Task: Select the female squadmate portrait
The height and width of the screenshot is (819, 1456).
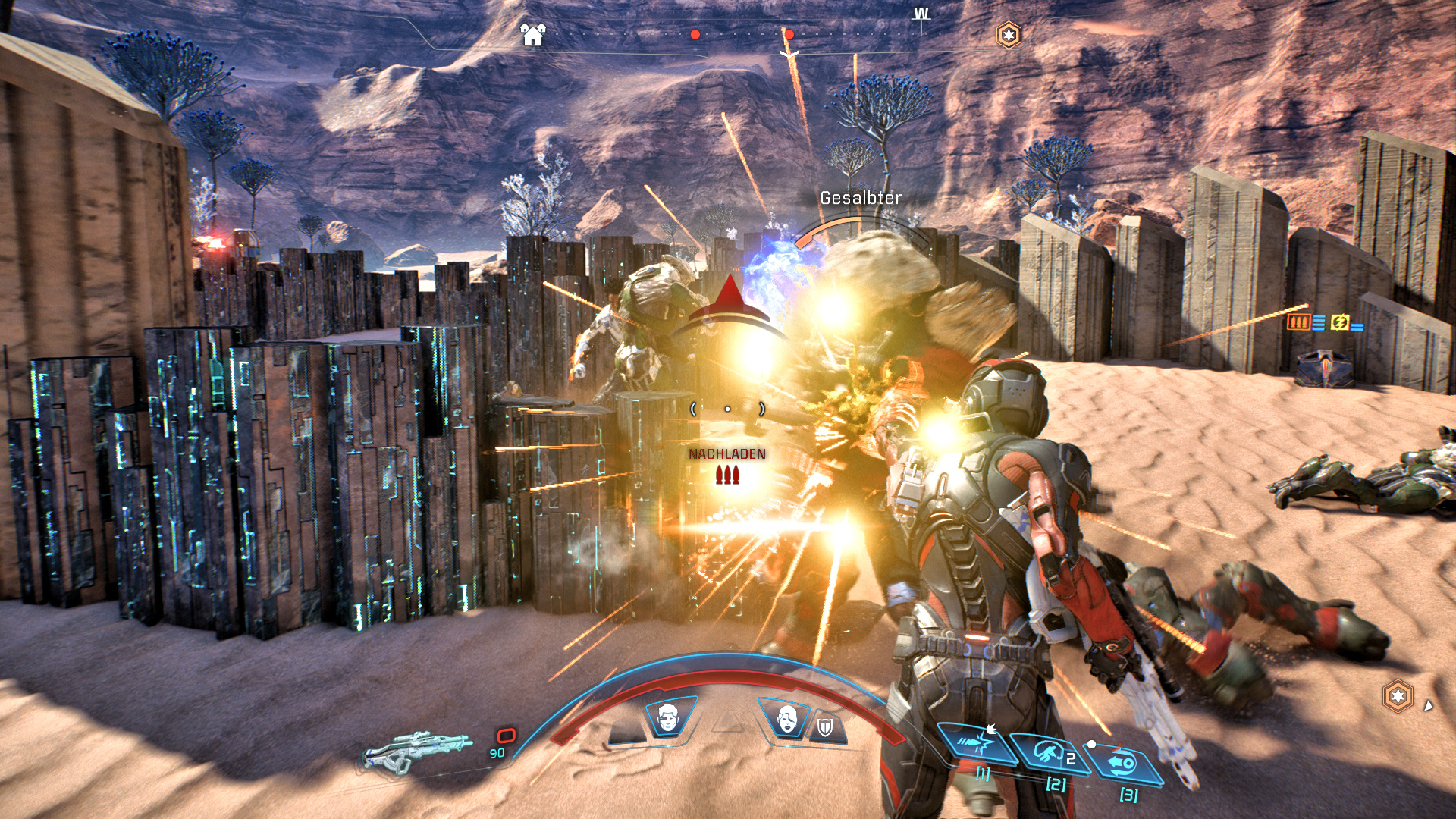Action: (x=787, y=717)
